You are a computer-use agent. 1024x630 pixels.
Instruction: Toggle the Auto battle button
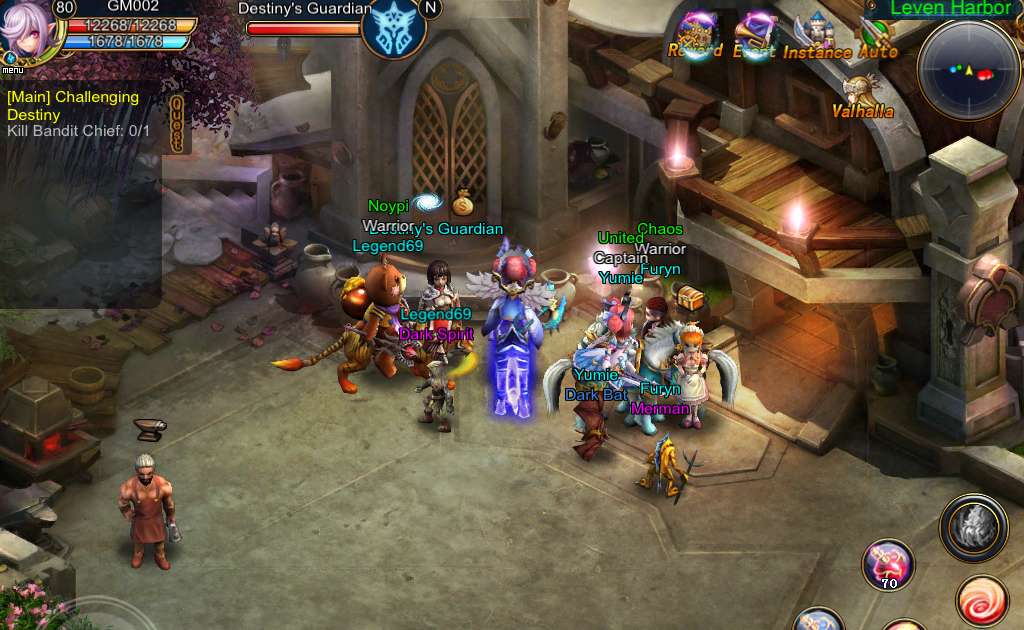pyautogui.click(x=877, y=35)
